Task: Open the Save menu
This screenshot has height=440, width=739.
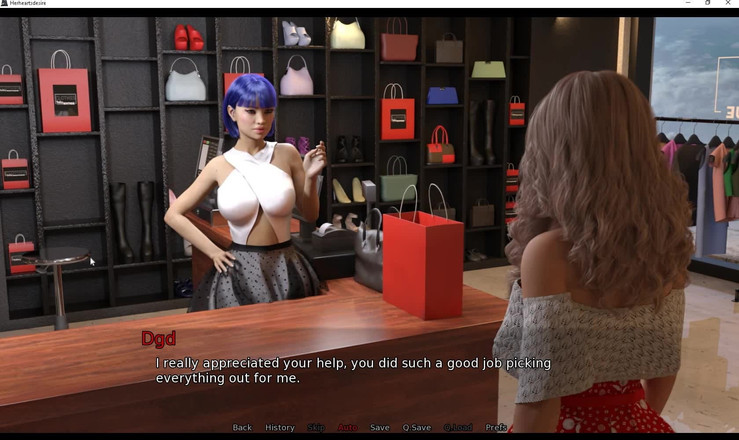Action: pyautogui.click(x=380, y=428)
